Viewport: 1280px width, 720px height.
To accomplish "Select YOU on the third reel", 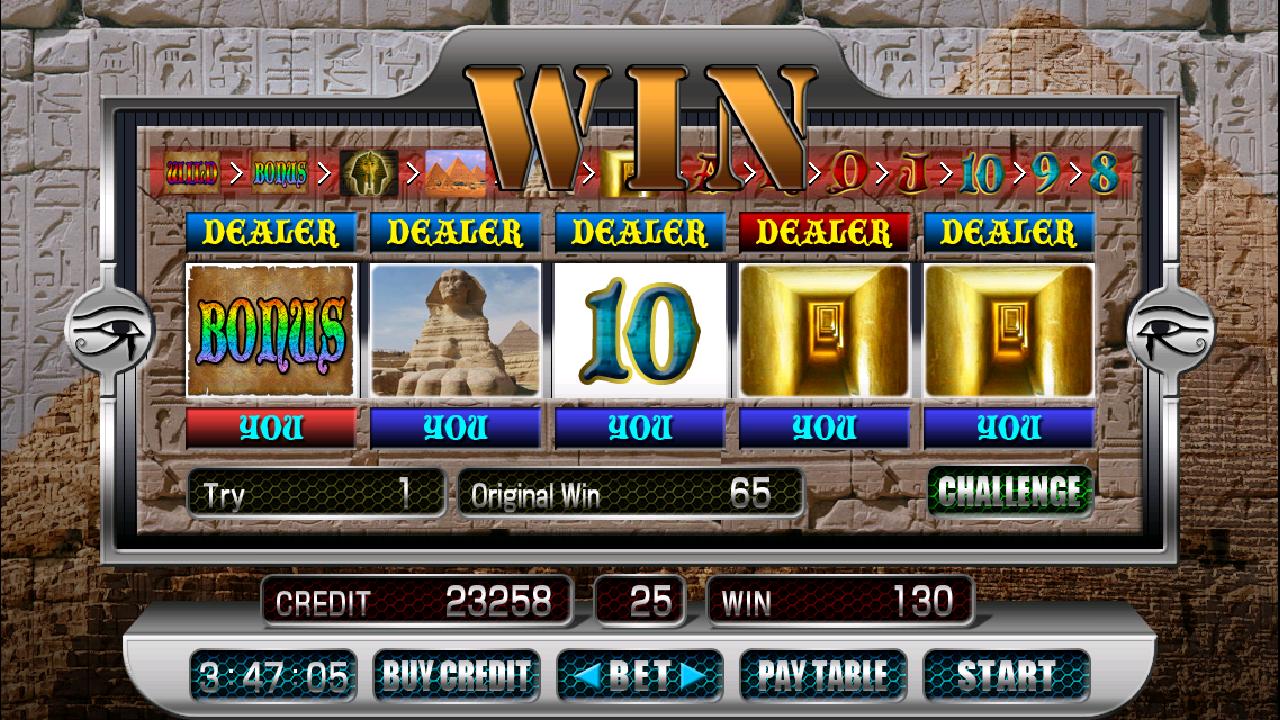I will click(x=640, y=427).
